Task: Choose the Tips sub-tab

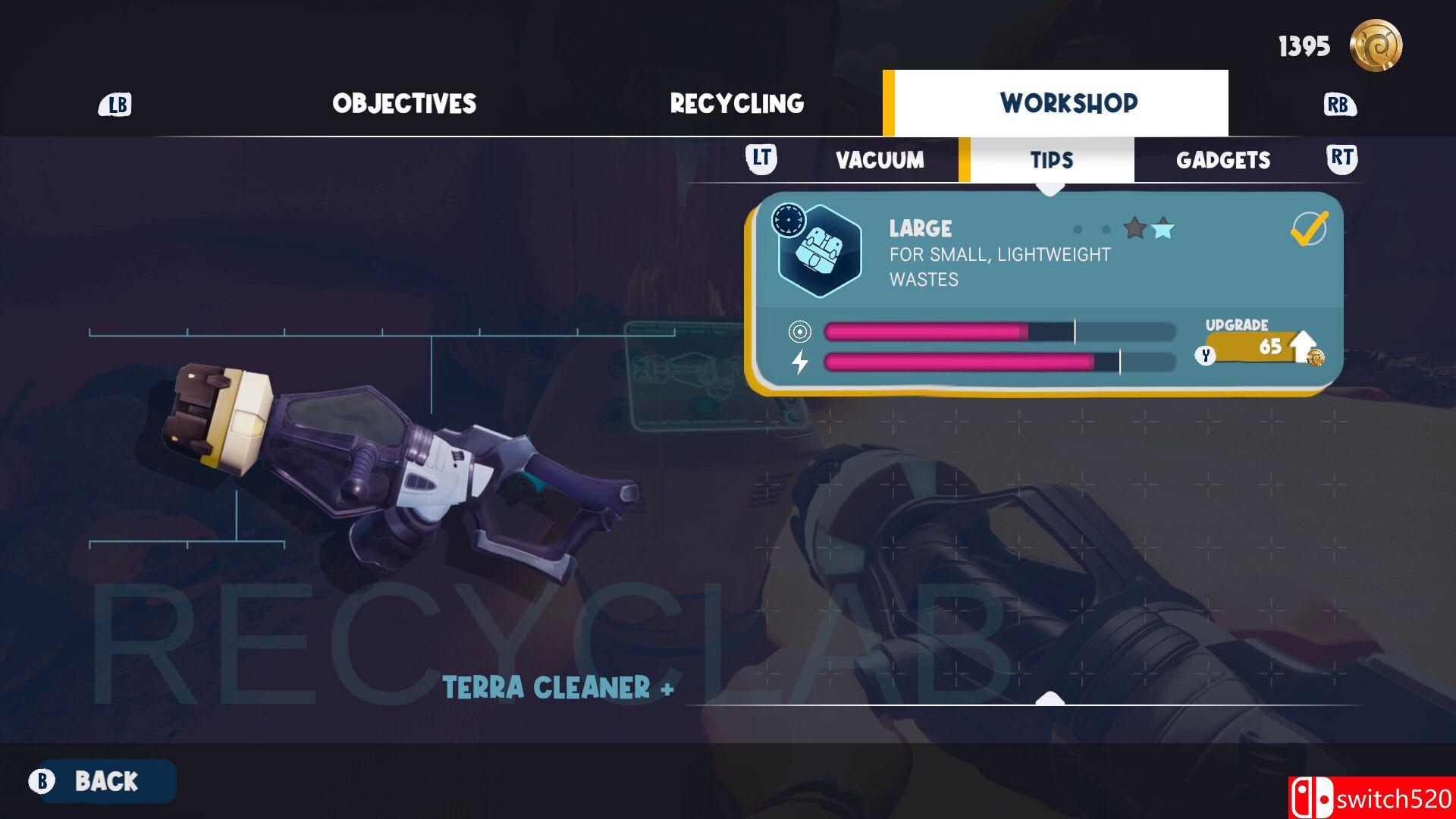Action: coord(1051,160)
